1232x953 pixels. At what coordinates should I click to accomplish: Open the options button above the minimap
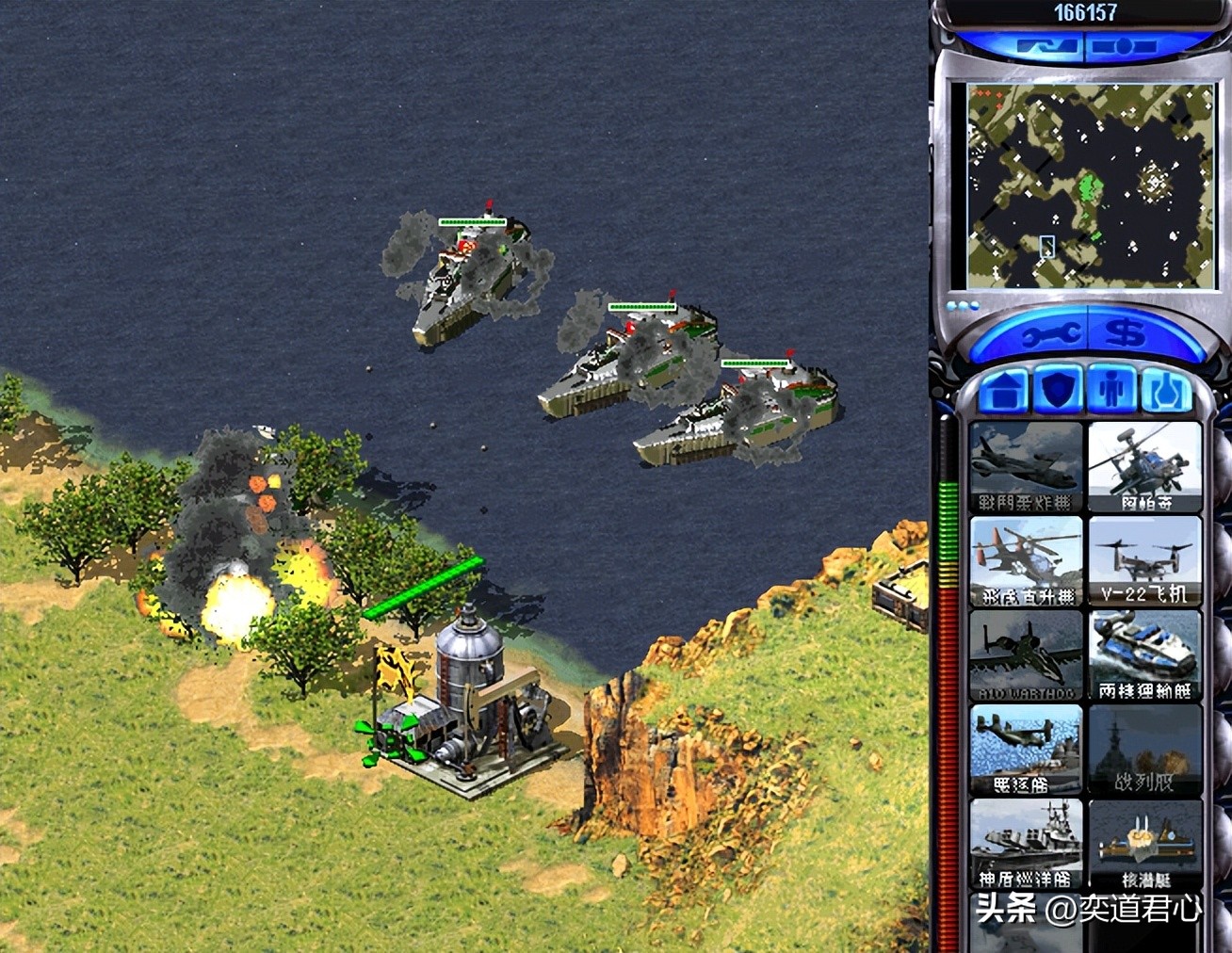point(1124,46)
